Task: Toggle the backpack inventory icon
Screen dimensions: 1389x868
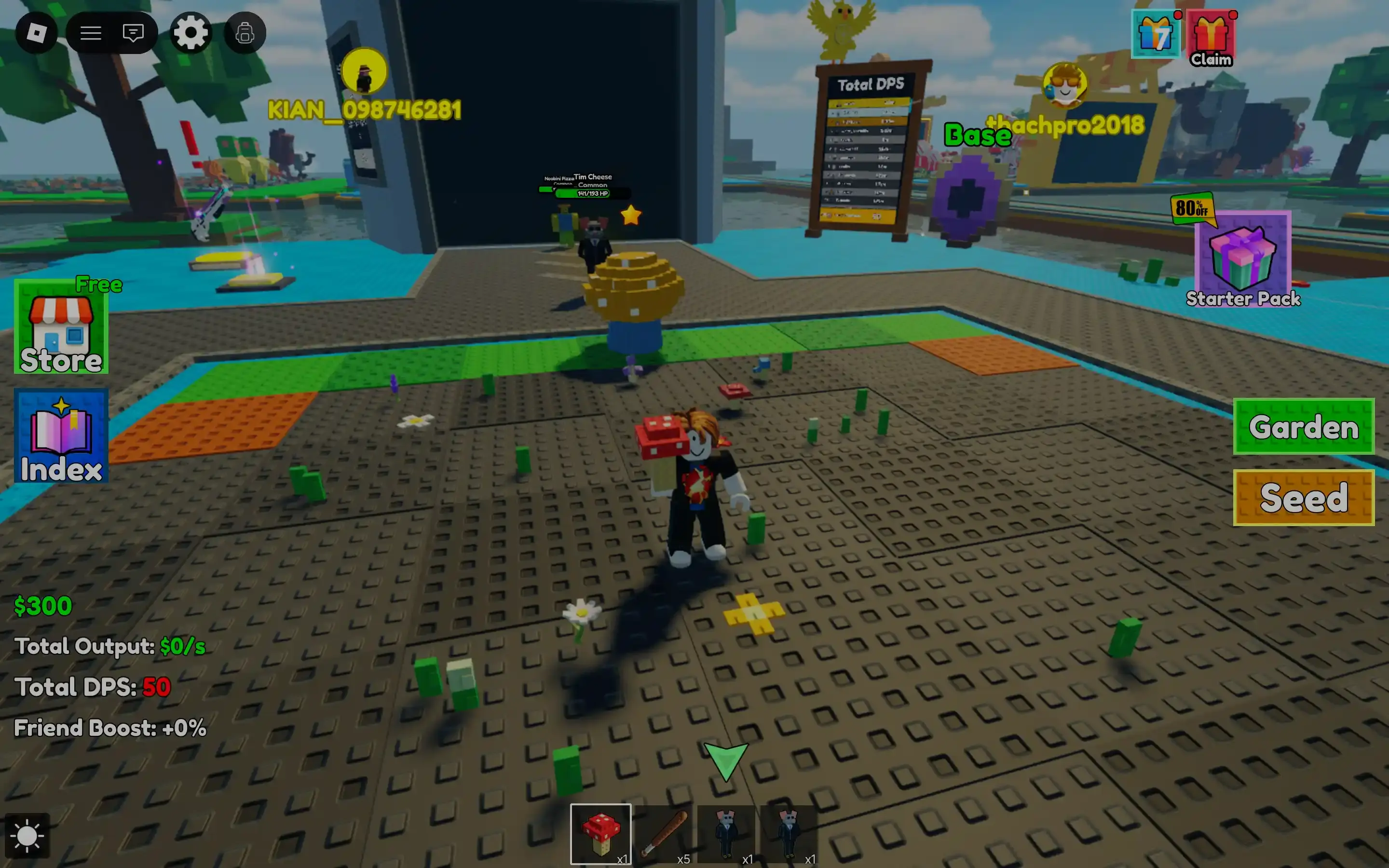Action: (x=245, y=33)
